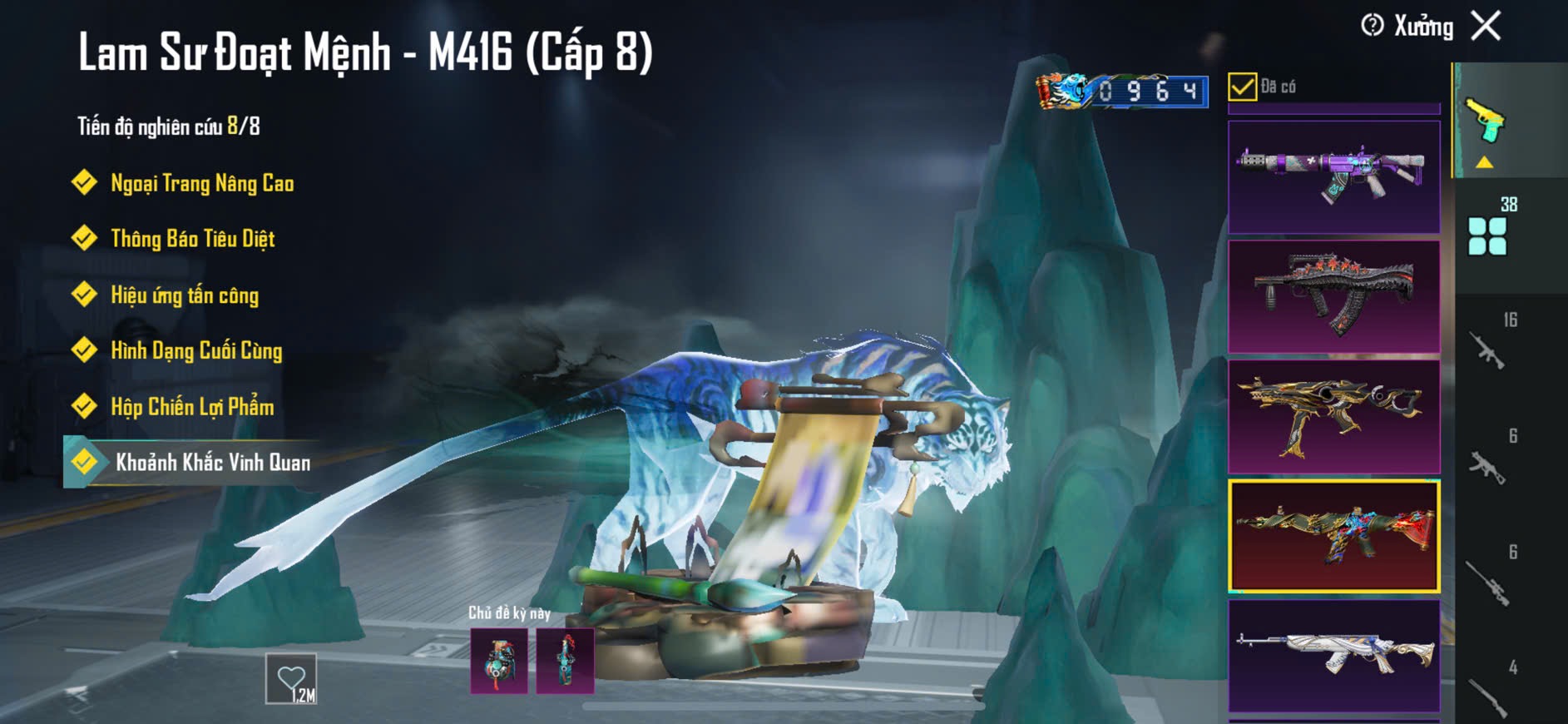Viewport: 1568px width, 724px height.
Task: Choose the Thông Báo Tiêu Diệt entry
Action: 192,239
